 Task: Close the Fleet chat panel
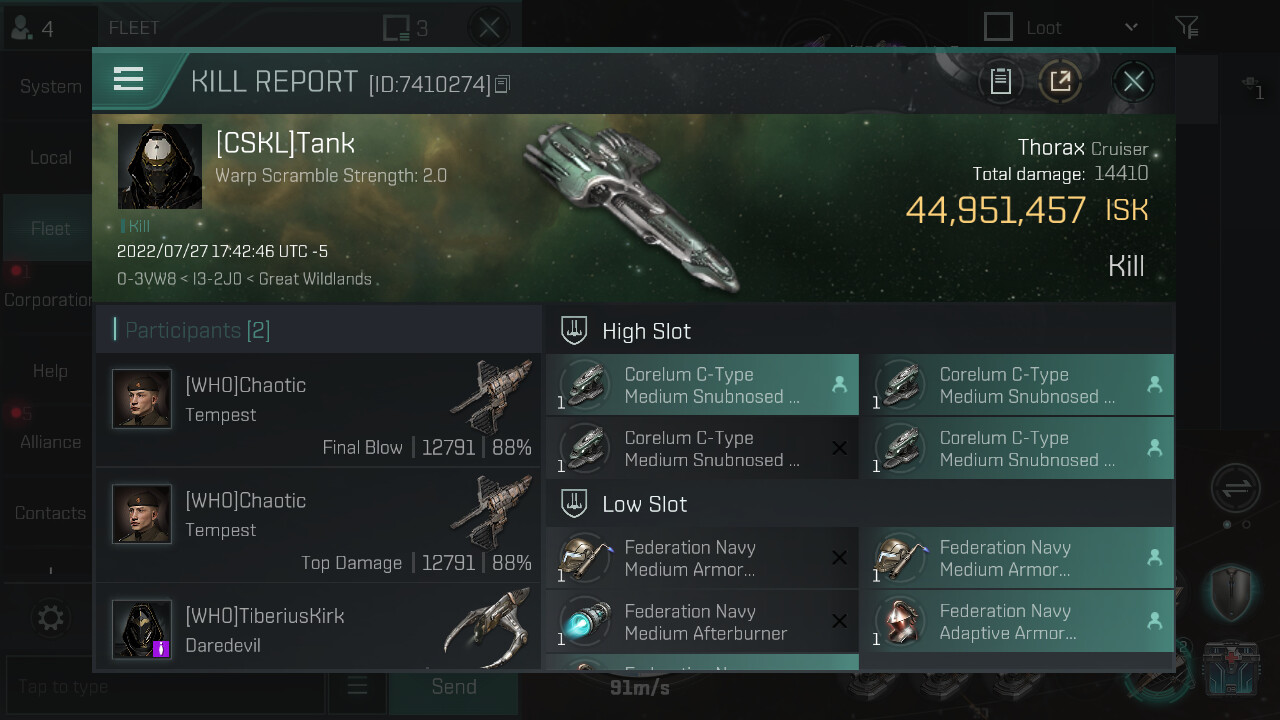click(x=489, y=27)
